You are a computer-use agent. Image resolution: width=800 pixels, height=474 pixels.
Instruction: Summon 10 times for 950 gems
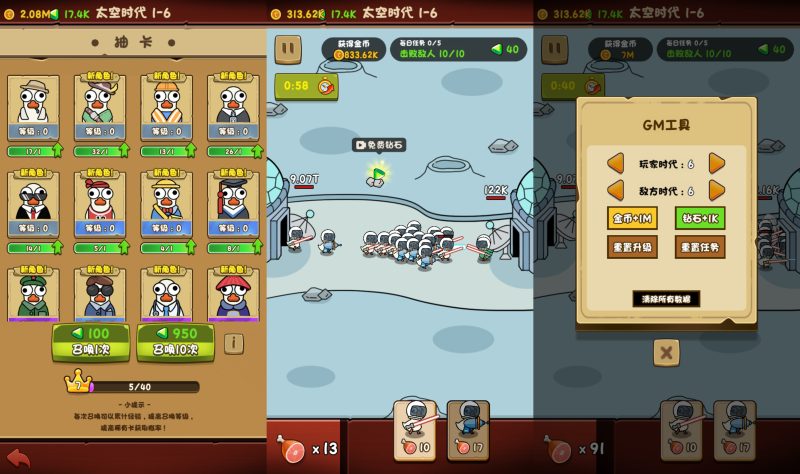click(x=175, y=341)
